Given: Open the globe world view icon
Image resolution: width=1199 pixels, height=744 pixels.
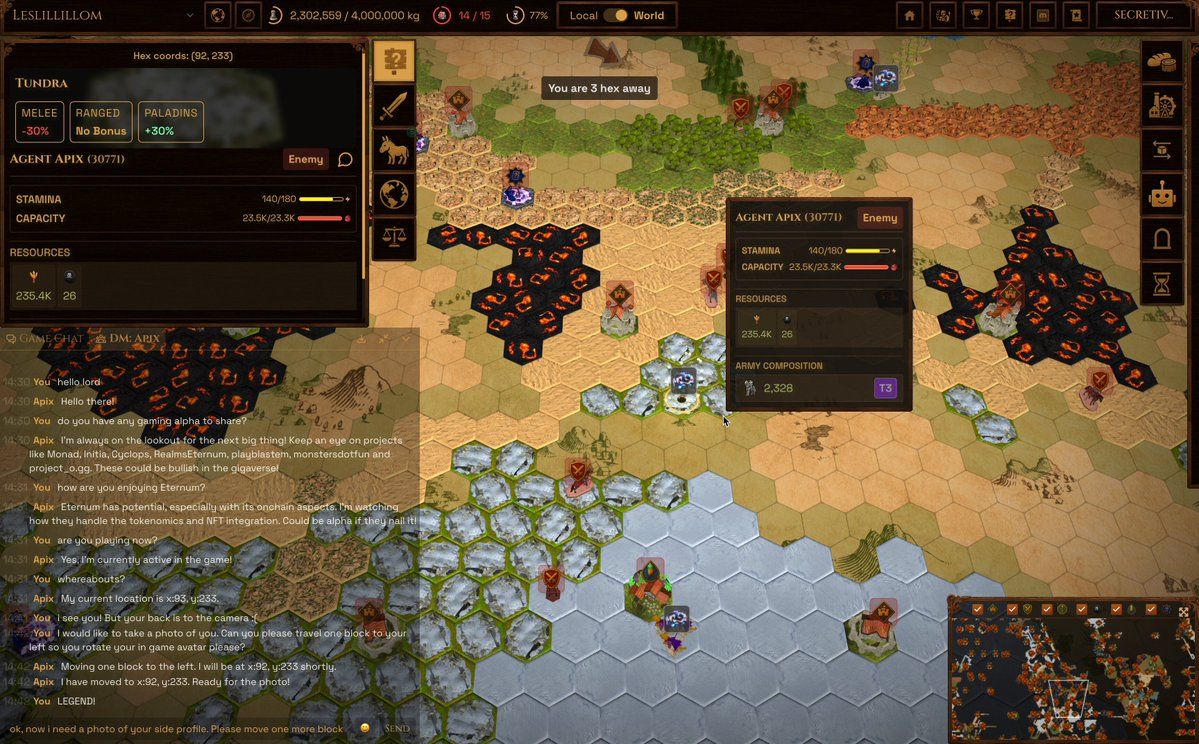Looking at the screenshot, I should [x=394, y=194].
